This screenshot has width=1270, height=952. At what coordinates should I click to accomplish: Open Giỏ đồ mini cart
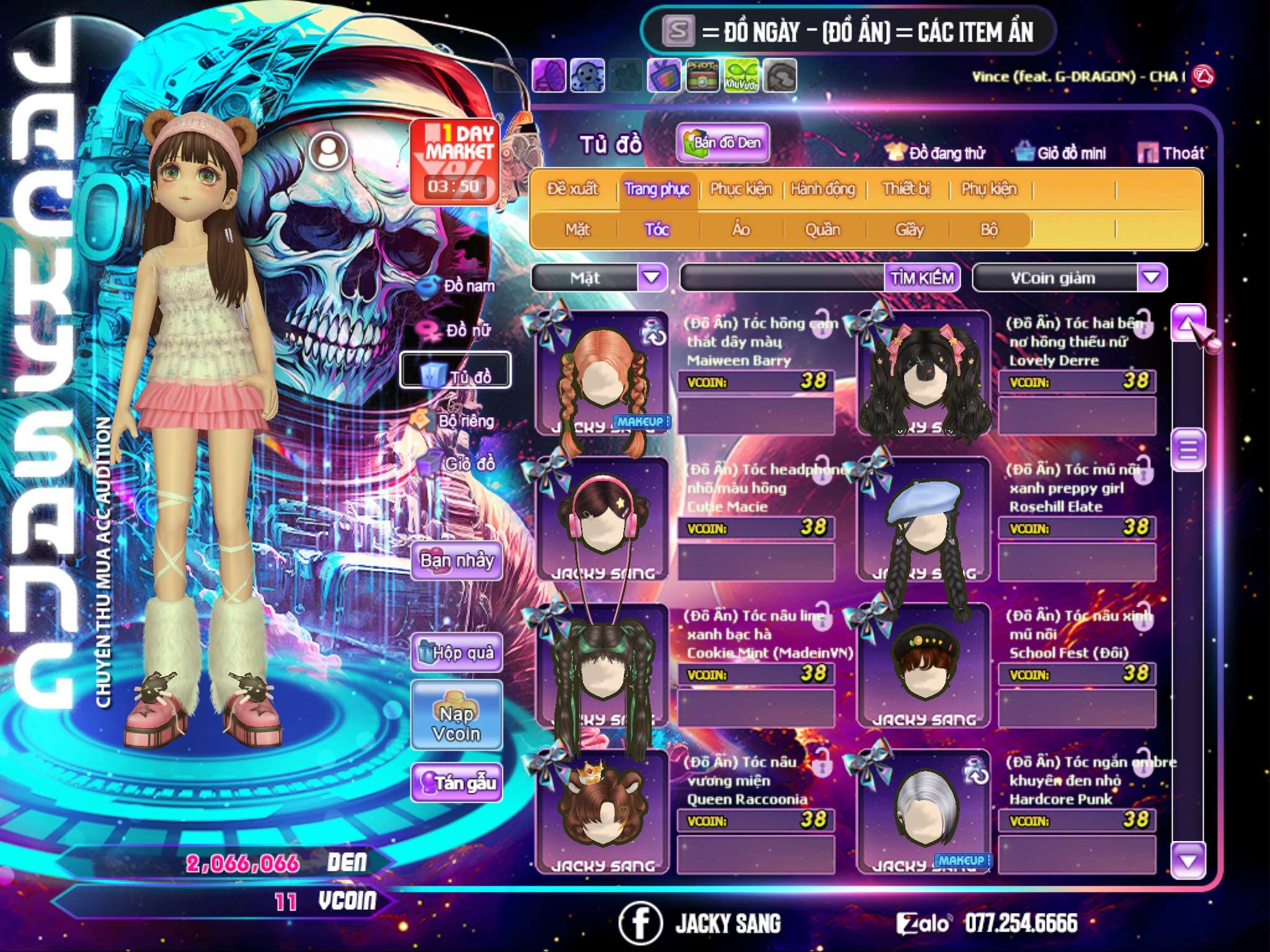1061,153
